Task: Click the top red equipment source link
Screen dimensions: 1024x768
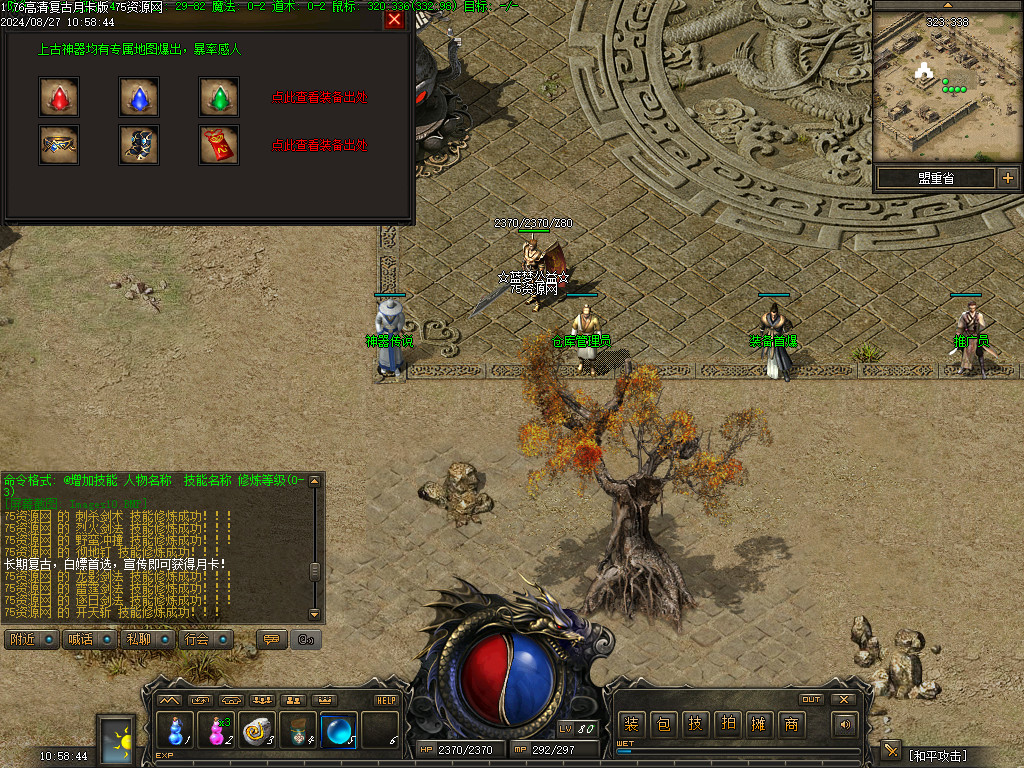Action: click(320, 98)
